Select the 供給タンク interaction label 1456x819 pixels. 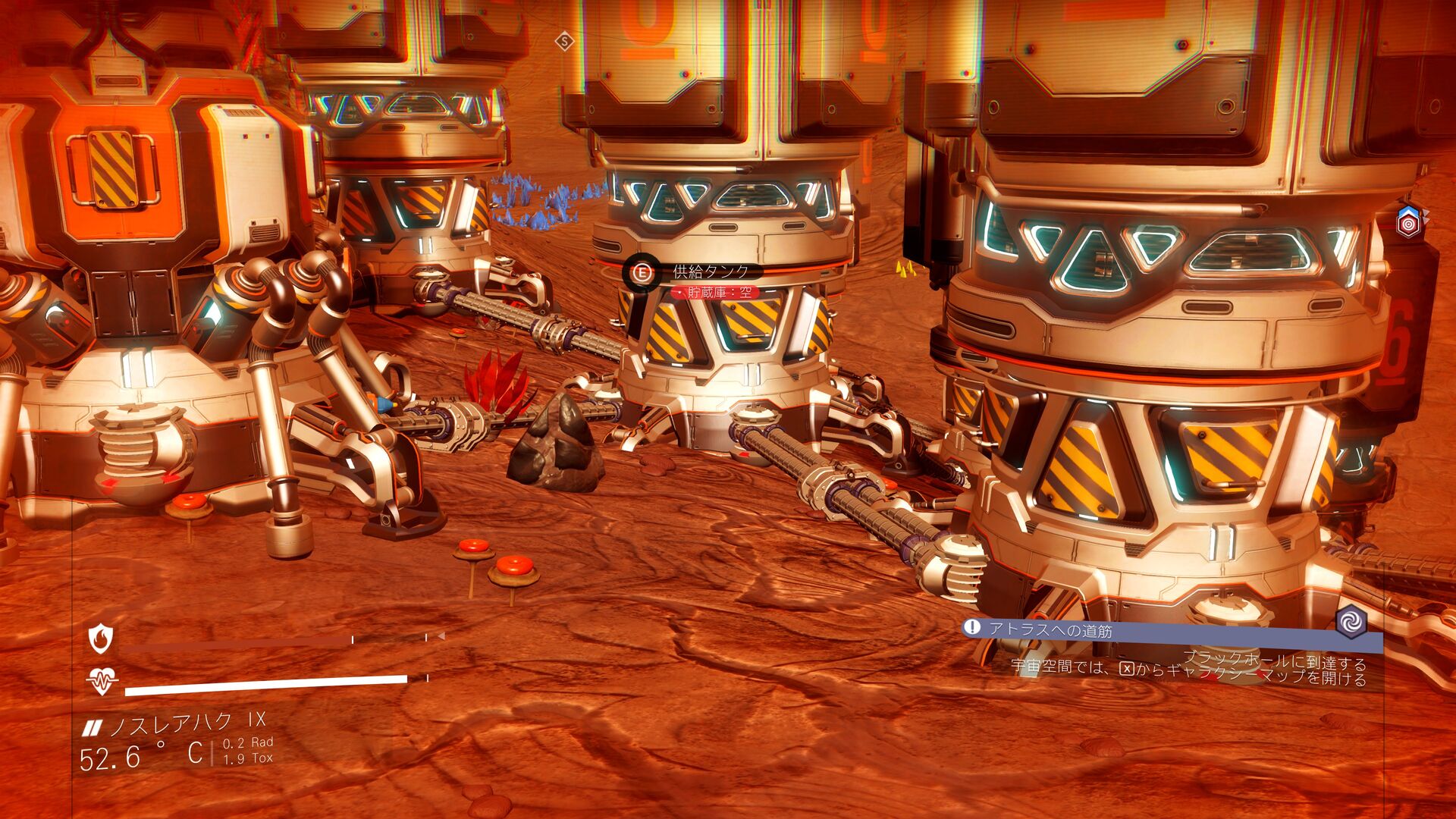pos(710,271)
